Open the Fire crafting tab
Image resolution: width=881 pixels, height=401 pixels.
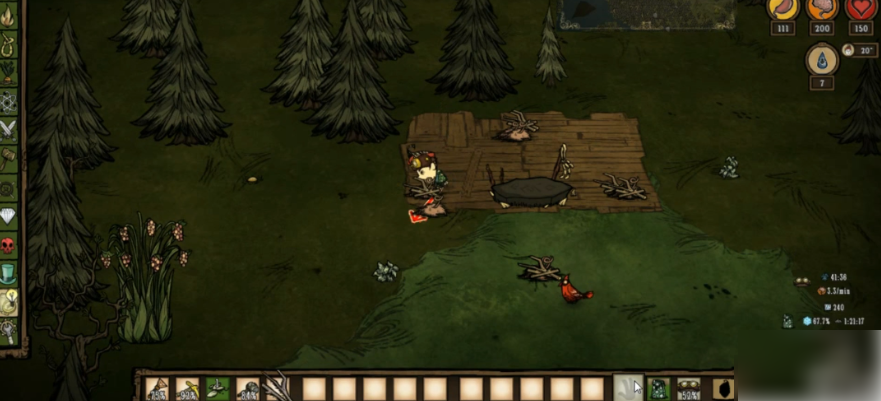click(x=9, y=15)
